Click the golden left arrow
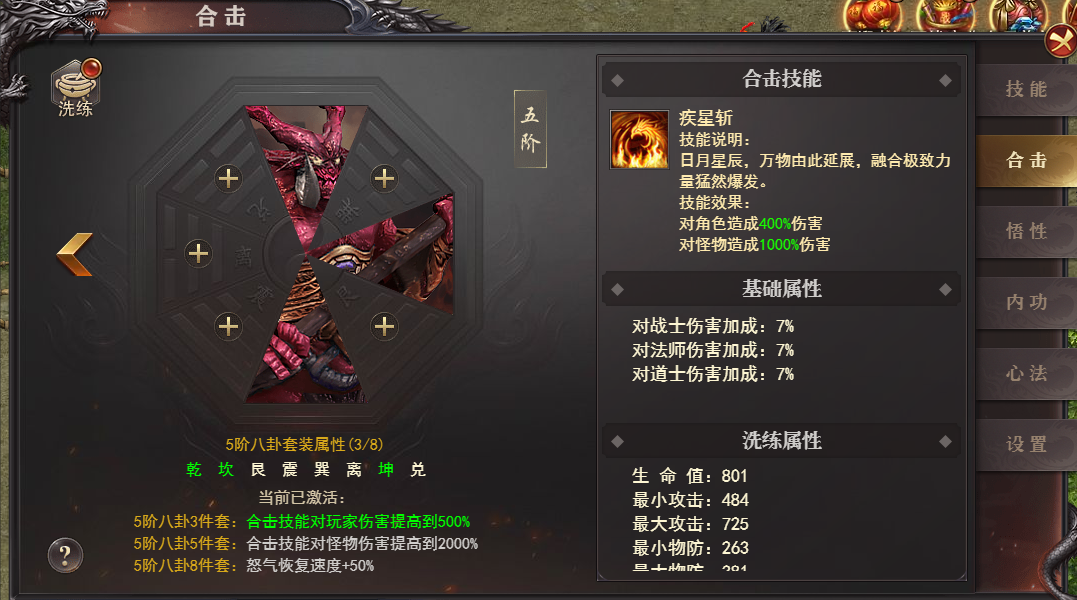This screenshot has height=600, width=1077. (x=75, y=254)
